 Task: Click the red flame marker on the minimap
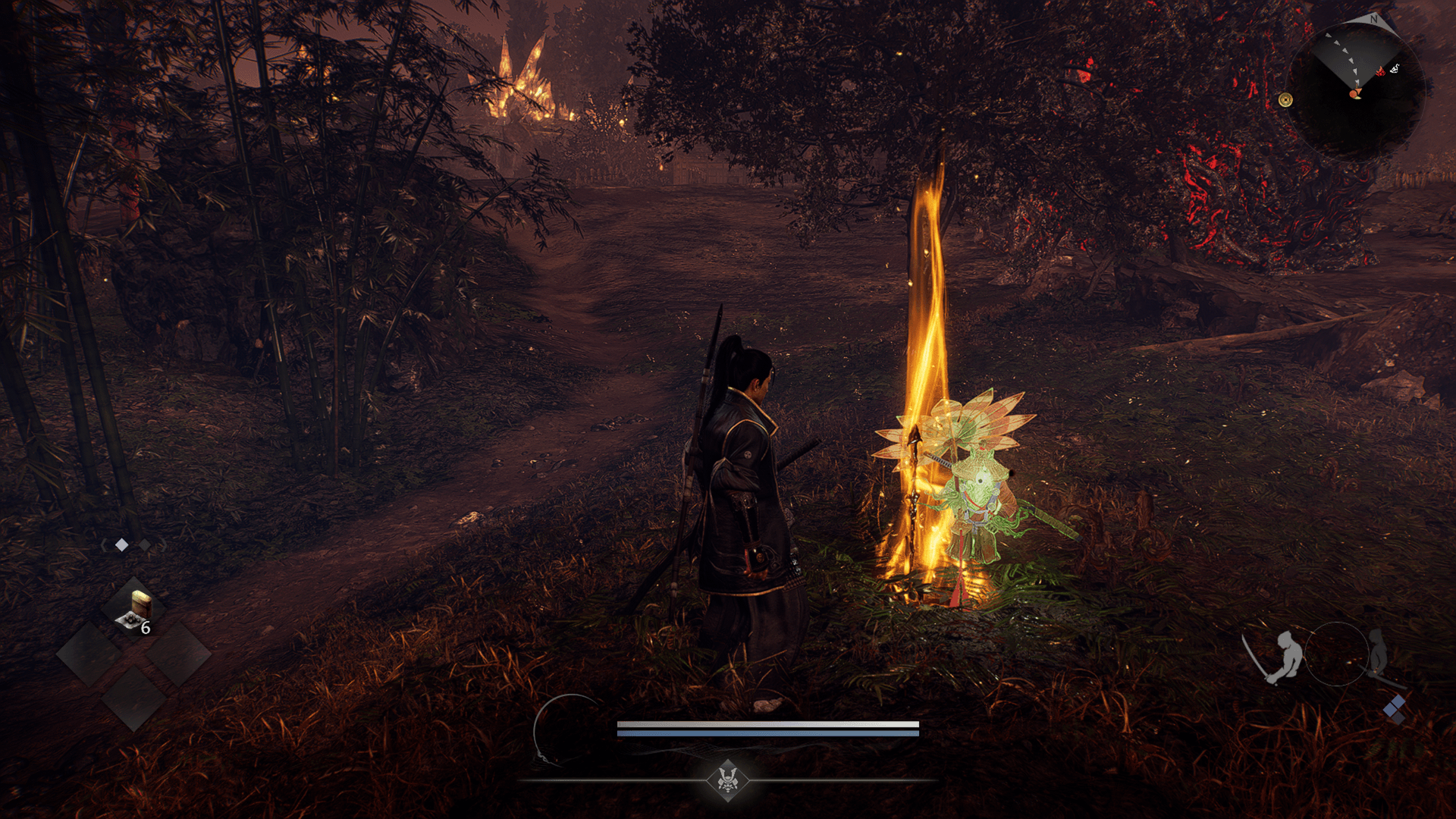[x=1381, y=71]
